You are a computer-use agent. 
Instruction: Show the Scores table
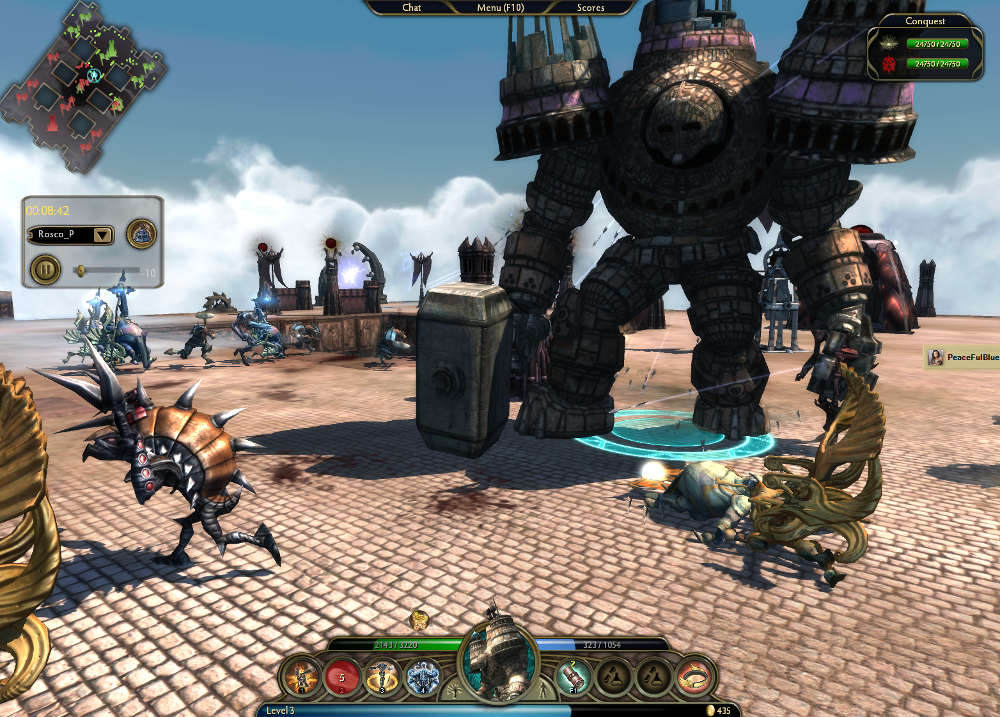pos(590,7)
